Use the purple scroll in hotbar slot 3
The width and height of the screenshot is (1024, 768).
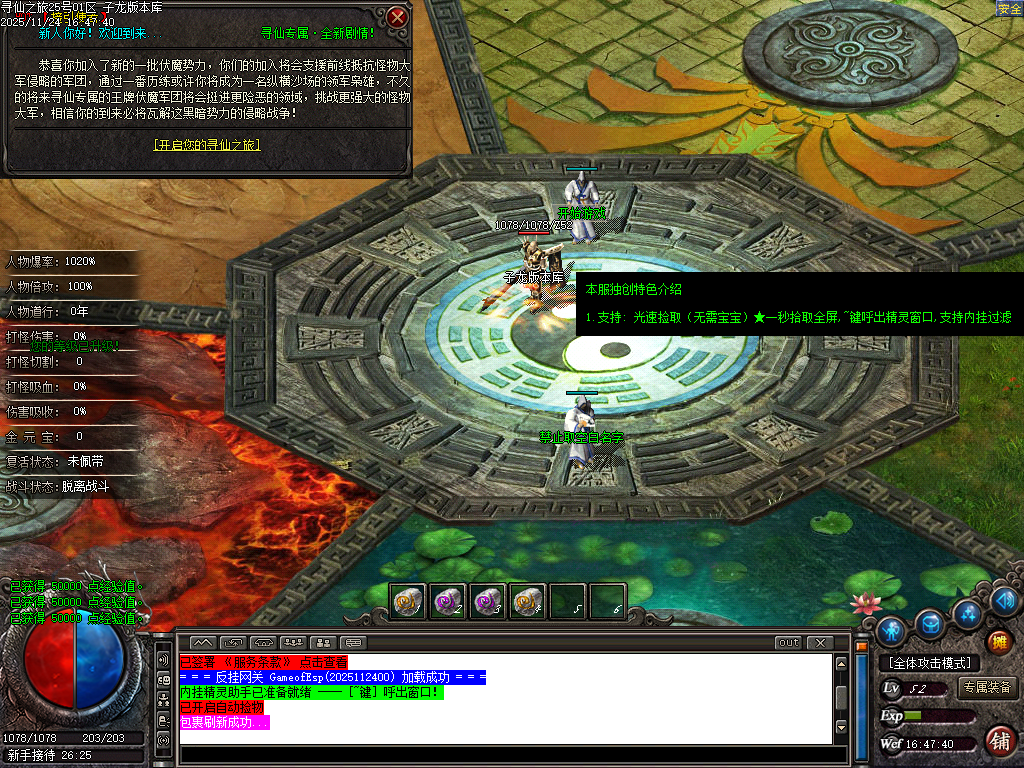487,601
